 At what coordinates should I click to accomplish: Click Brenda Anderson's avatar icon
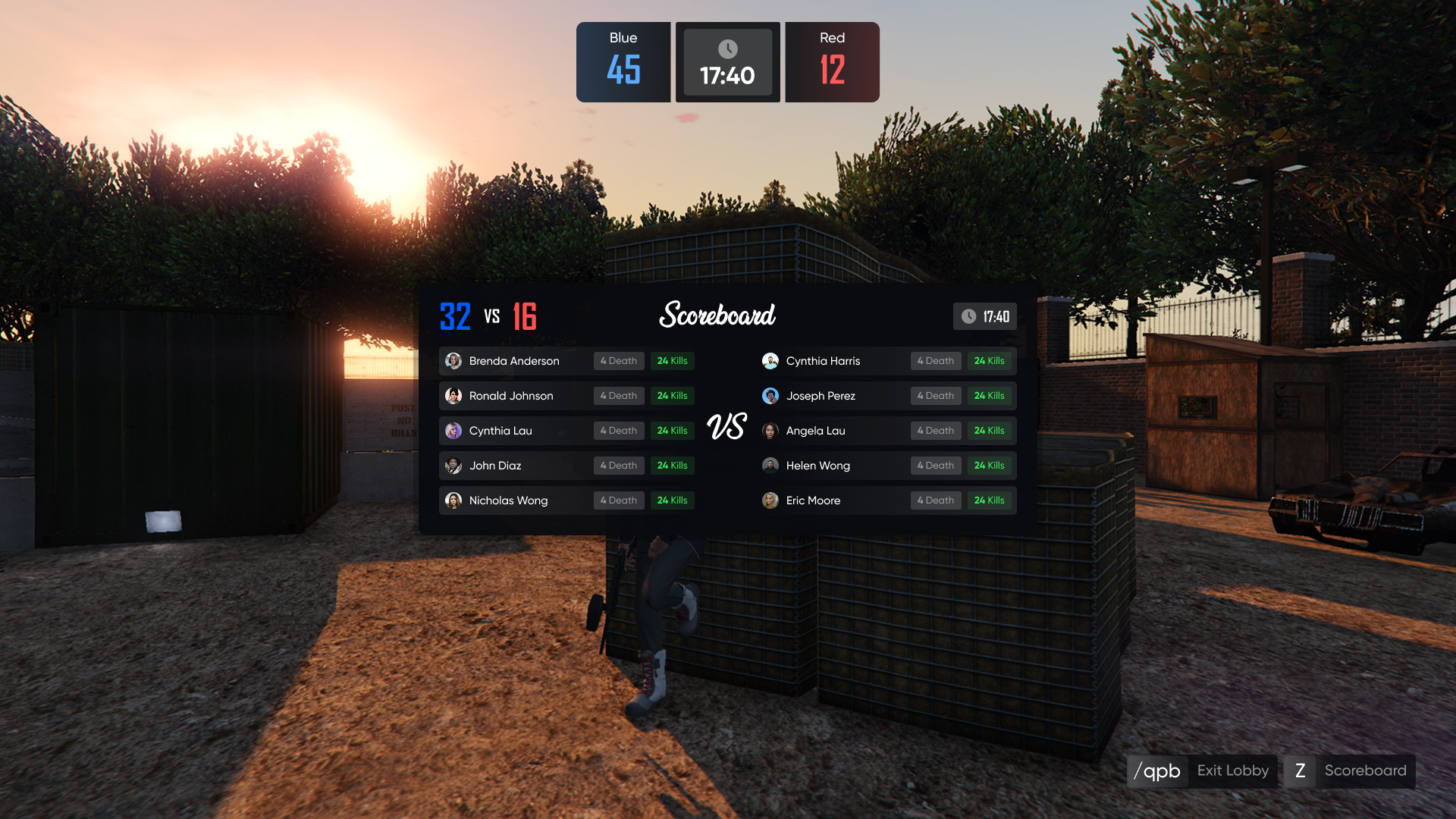(x=453, y=361)
